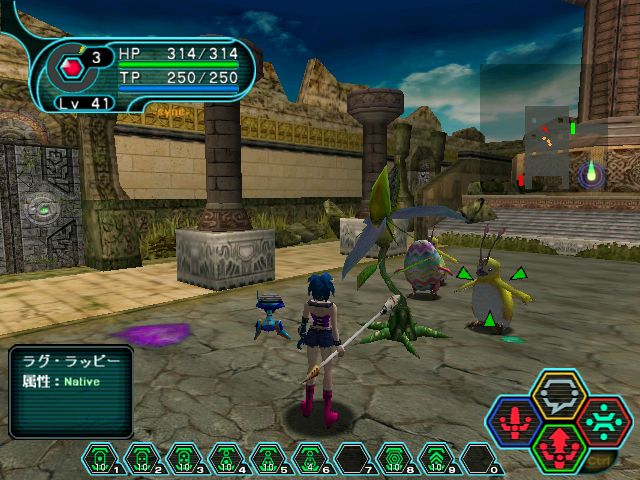Viewport: 640px width, 480px height.
Task: Use the double-chevron technique in slot 9
Action: coord(436,458)
